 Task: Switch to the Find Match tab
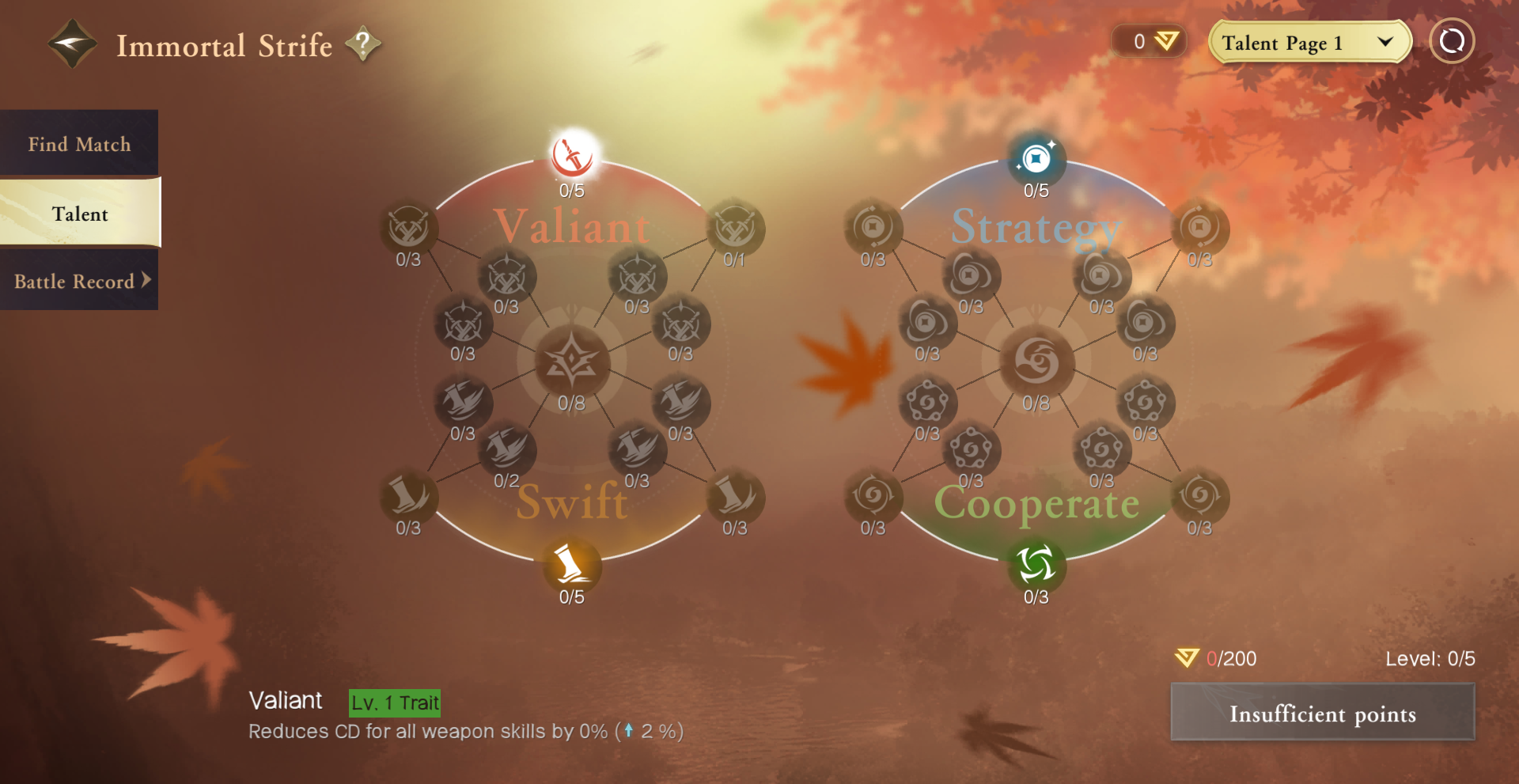pos(79,144)
